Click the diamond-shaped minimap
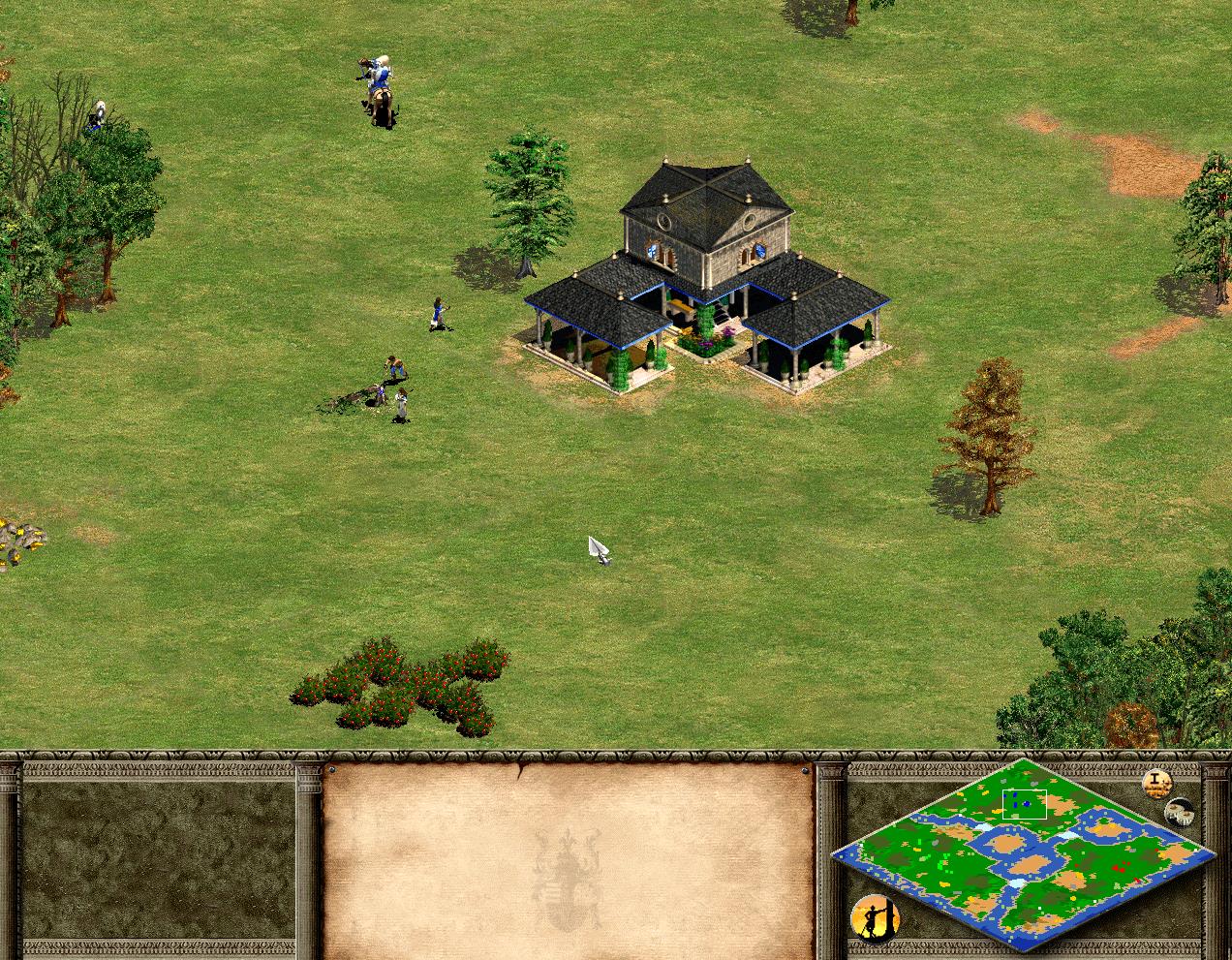This screenshot has width=1232, height=960. click(1023, 854)
